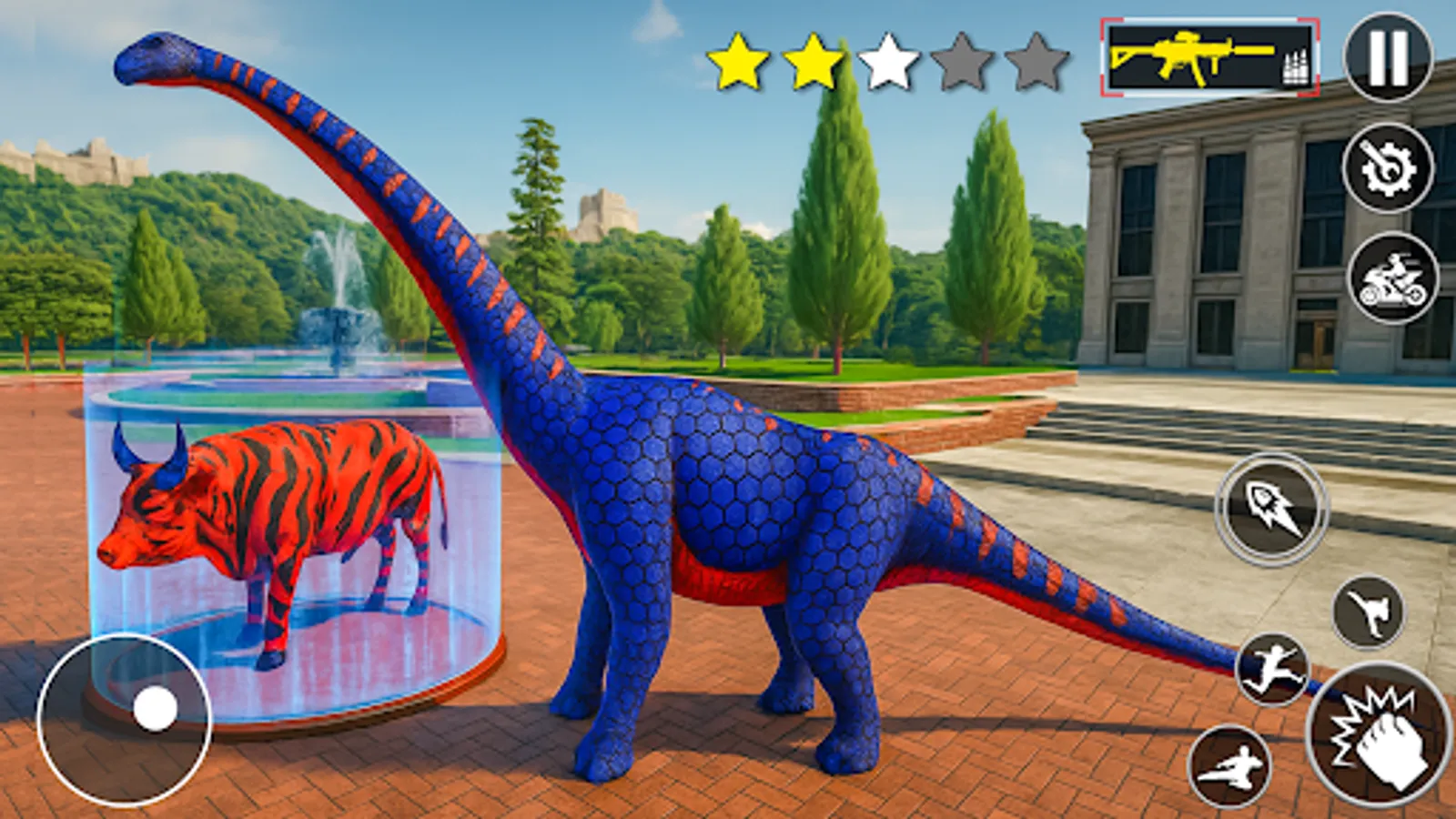
Task: Tap the ammo magazine icon beside the rifle
Action: (x=1296, y=64)
